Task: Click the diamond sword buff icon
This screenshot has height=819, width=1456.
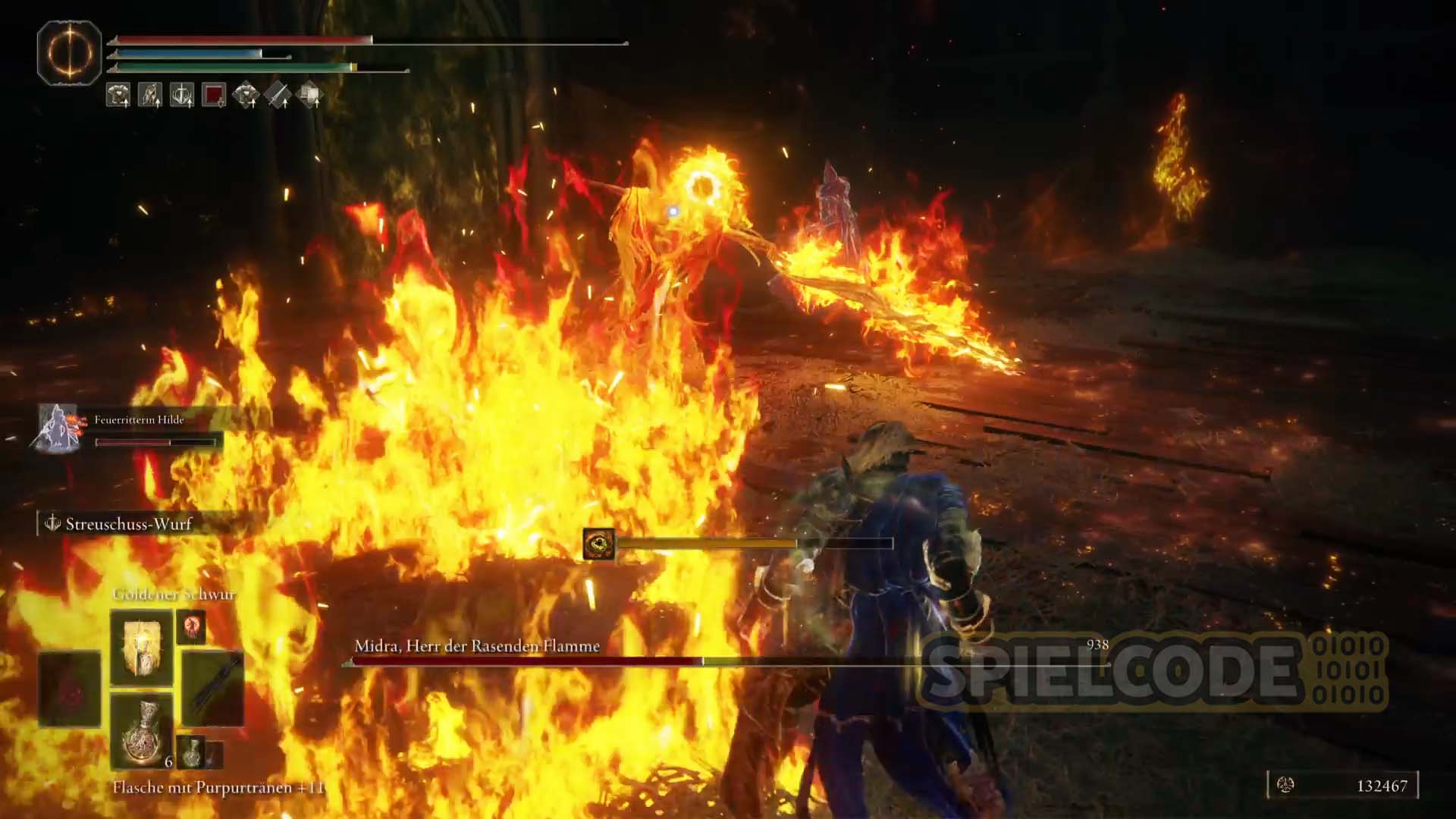Action: (x=278, y=95)
